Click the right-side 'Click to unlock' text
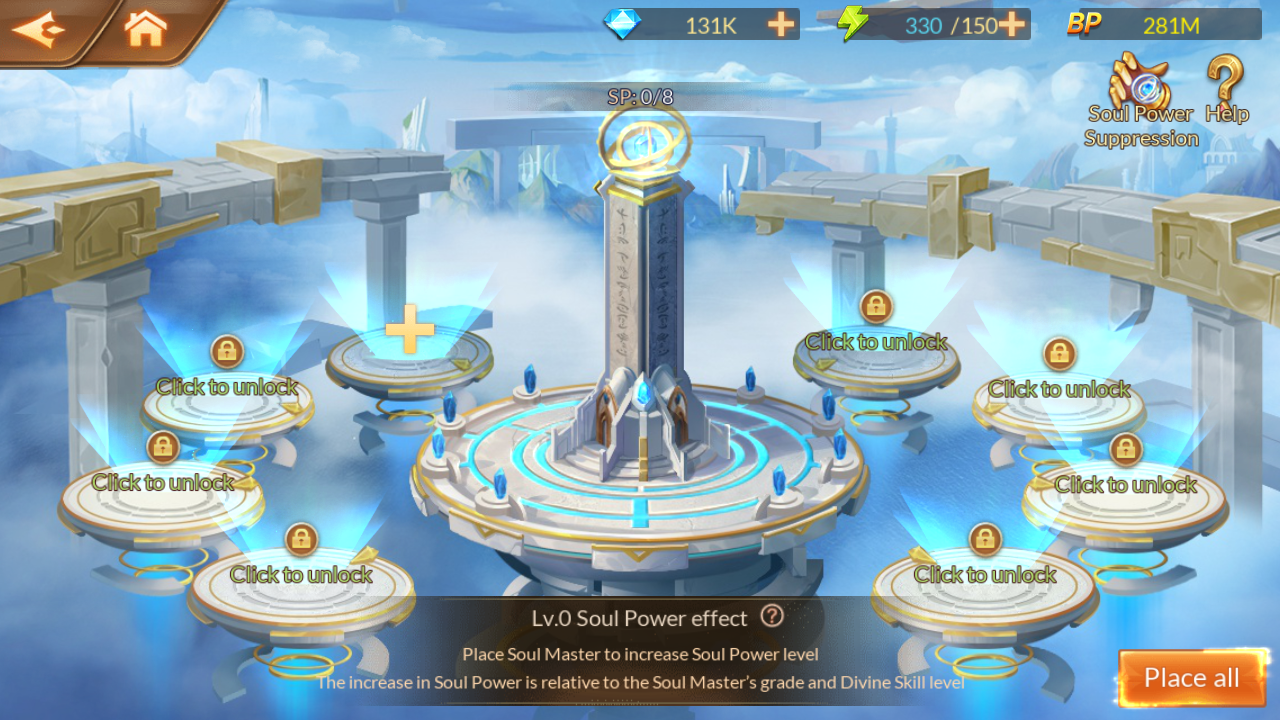Image resolution: width=1280 pixels, height=720 pixels. (x=1125, y=485)
